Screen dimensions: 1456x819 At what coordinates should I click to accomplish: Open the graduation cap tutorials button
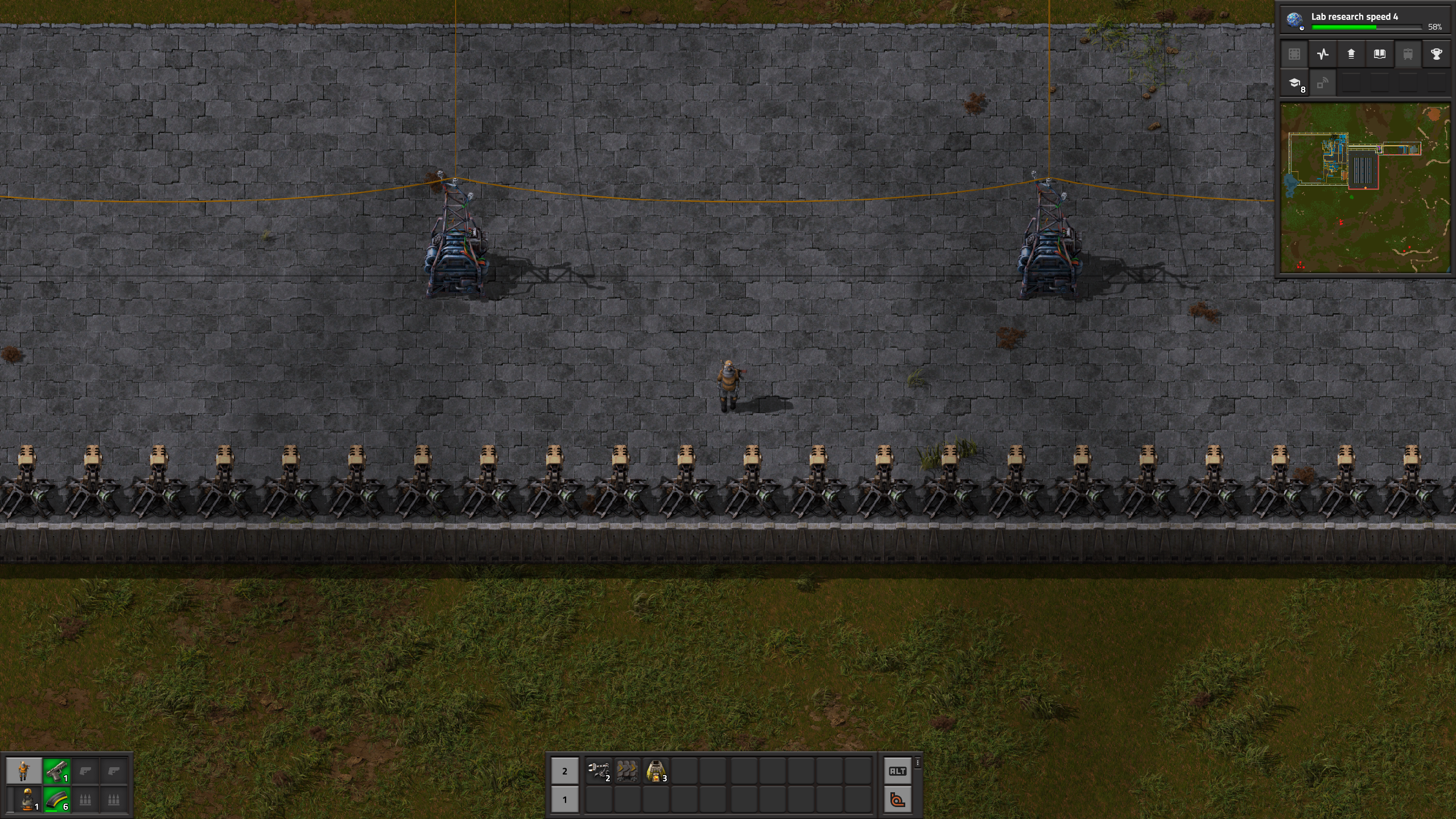click(x=1294, y=83)
